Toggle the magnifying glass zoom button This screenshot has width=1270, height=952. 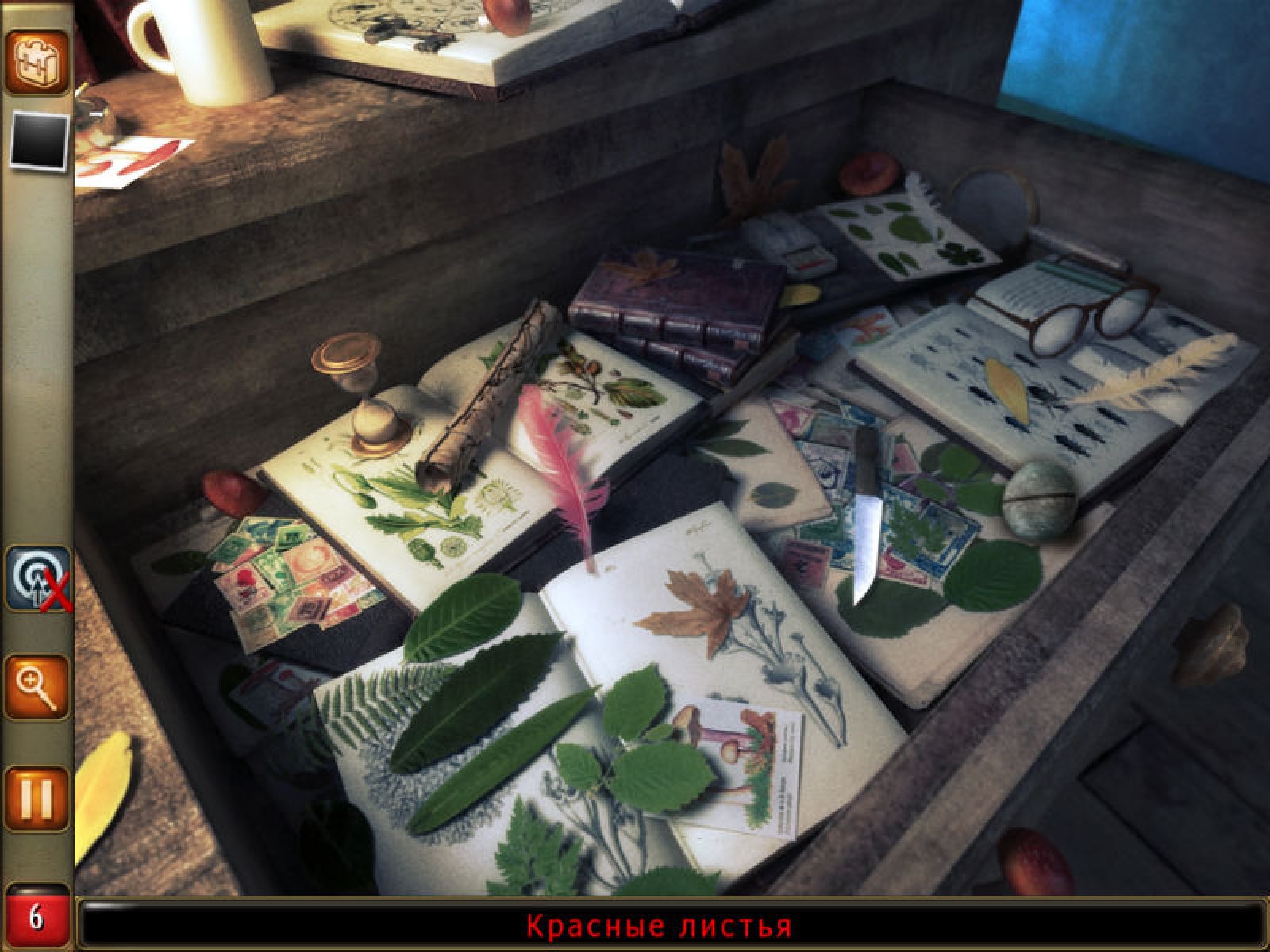37,687
